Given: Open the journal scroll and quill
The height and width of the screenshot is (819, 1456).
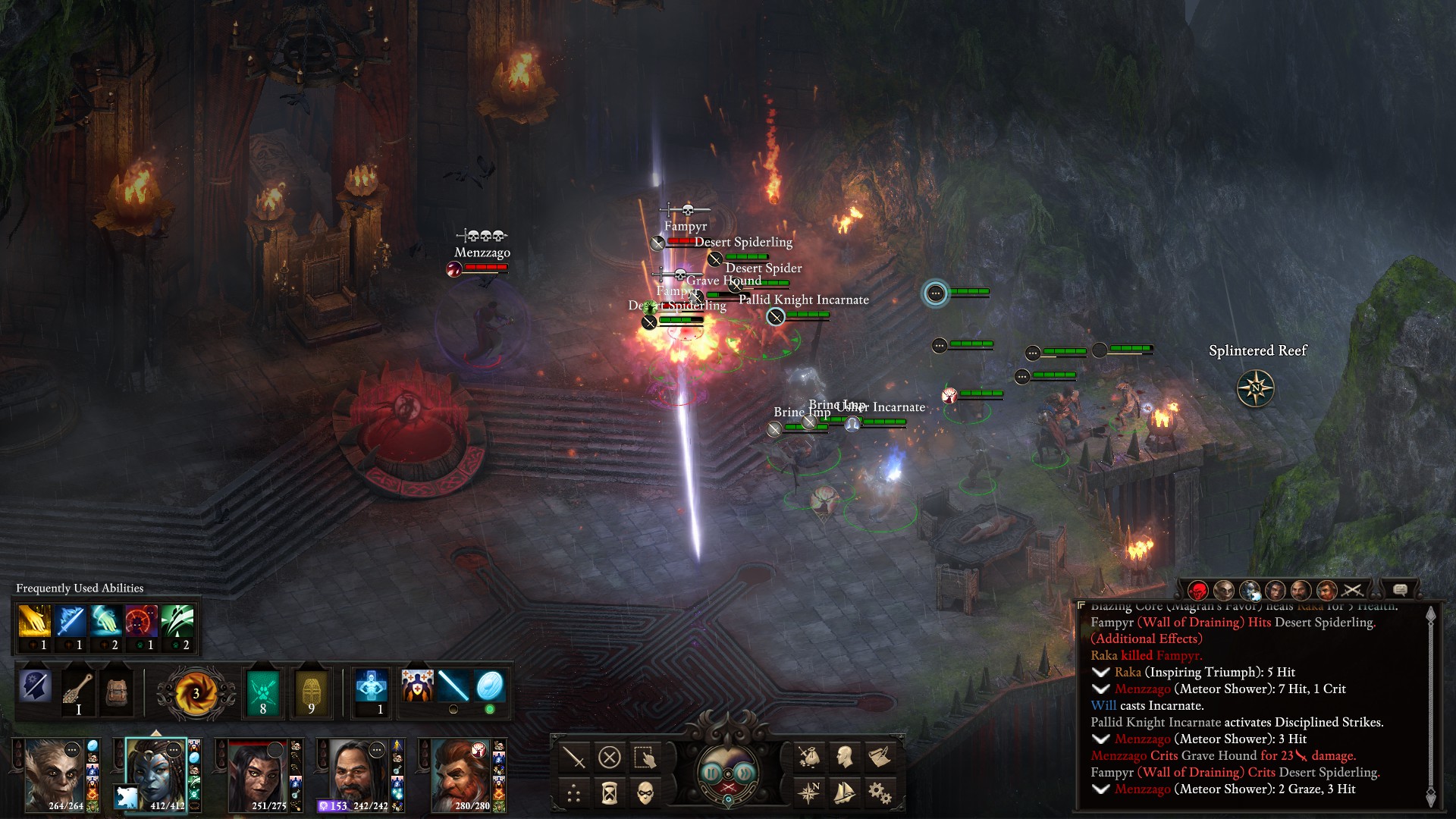Looking at the screenshot, I should pos(880,756).
